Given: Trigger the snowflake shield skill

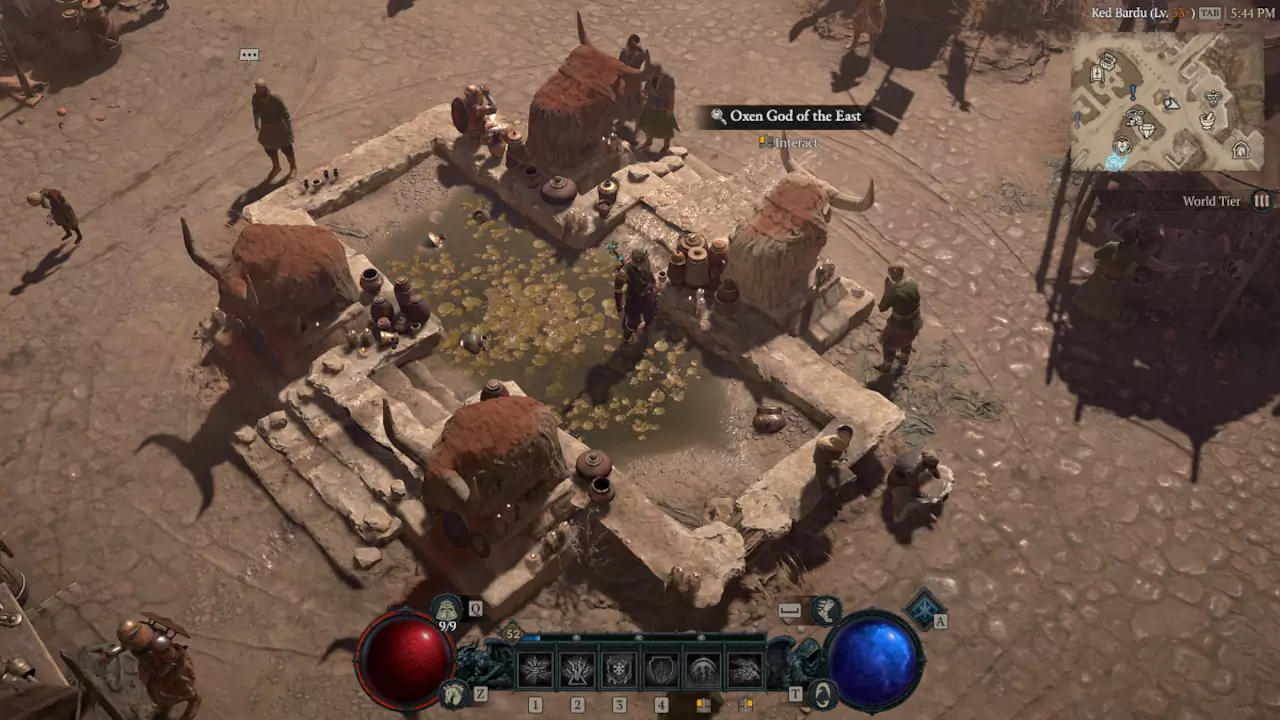Looking at the screenshot, I should coord(619,669).
